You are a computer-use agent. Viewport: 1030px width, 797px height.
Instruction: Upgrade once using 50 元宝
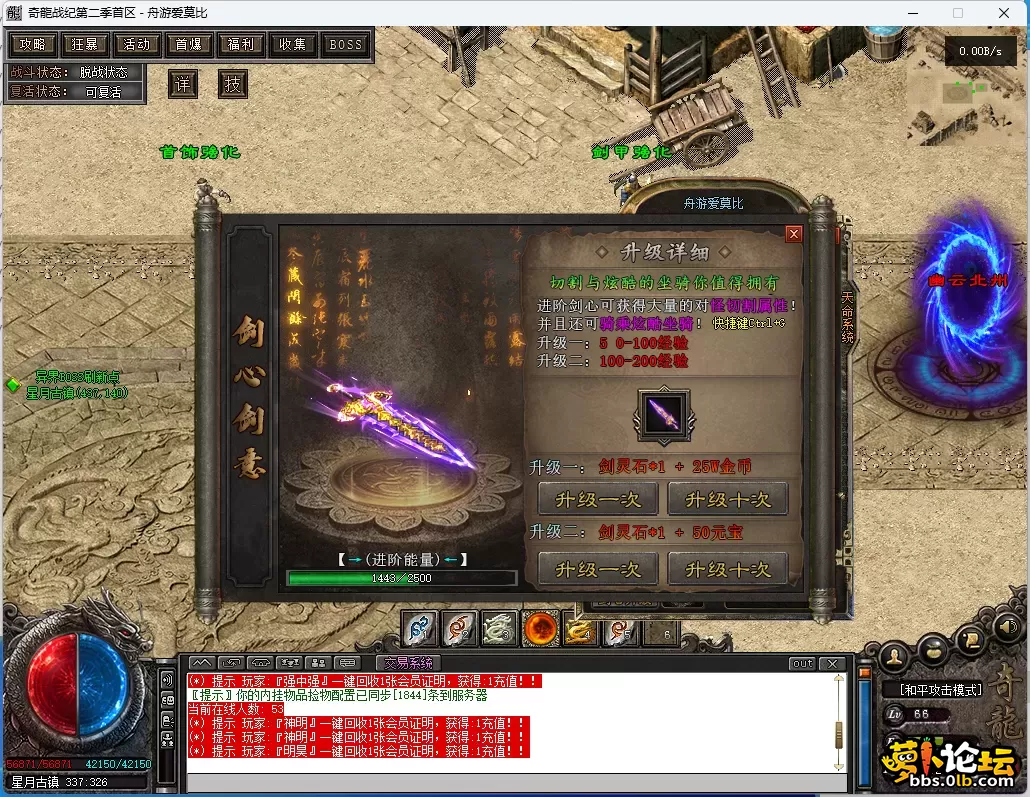tap(597, 569)
